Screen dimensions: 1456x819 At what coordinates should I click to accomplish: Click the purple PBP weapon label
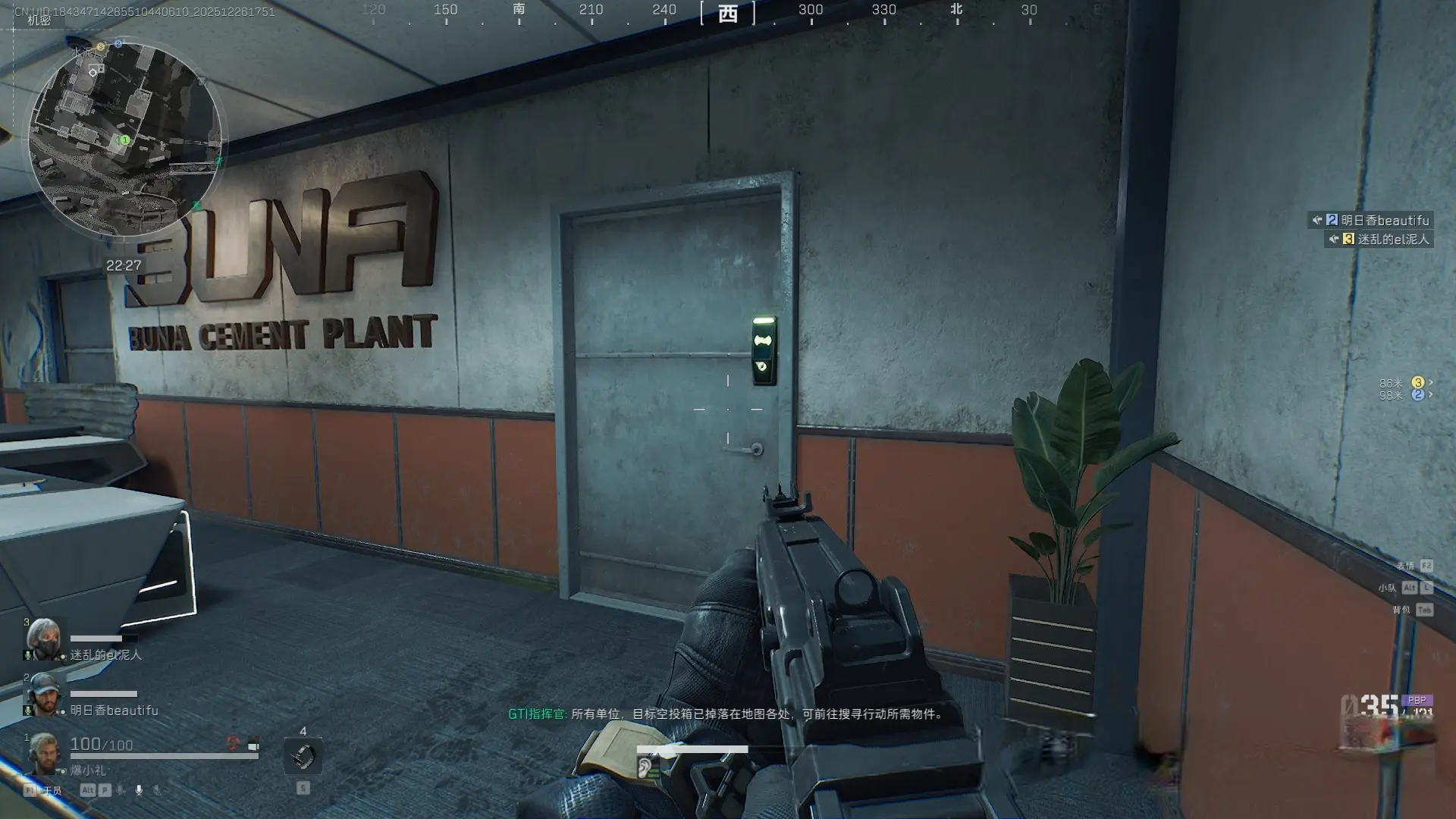(1417, 700)
